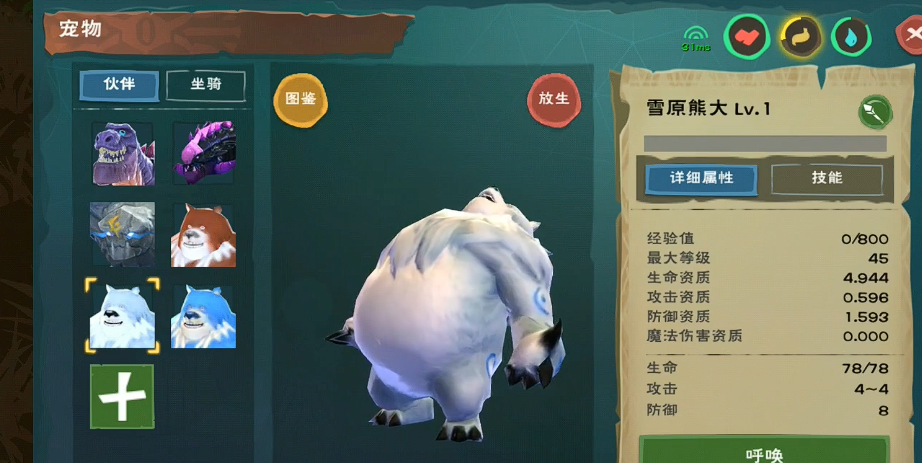Click the yellow stomach hunger icon
922x463 pixels.
[799, 38]
